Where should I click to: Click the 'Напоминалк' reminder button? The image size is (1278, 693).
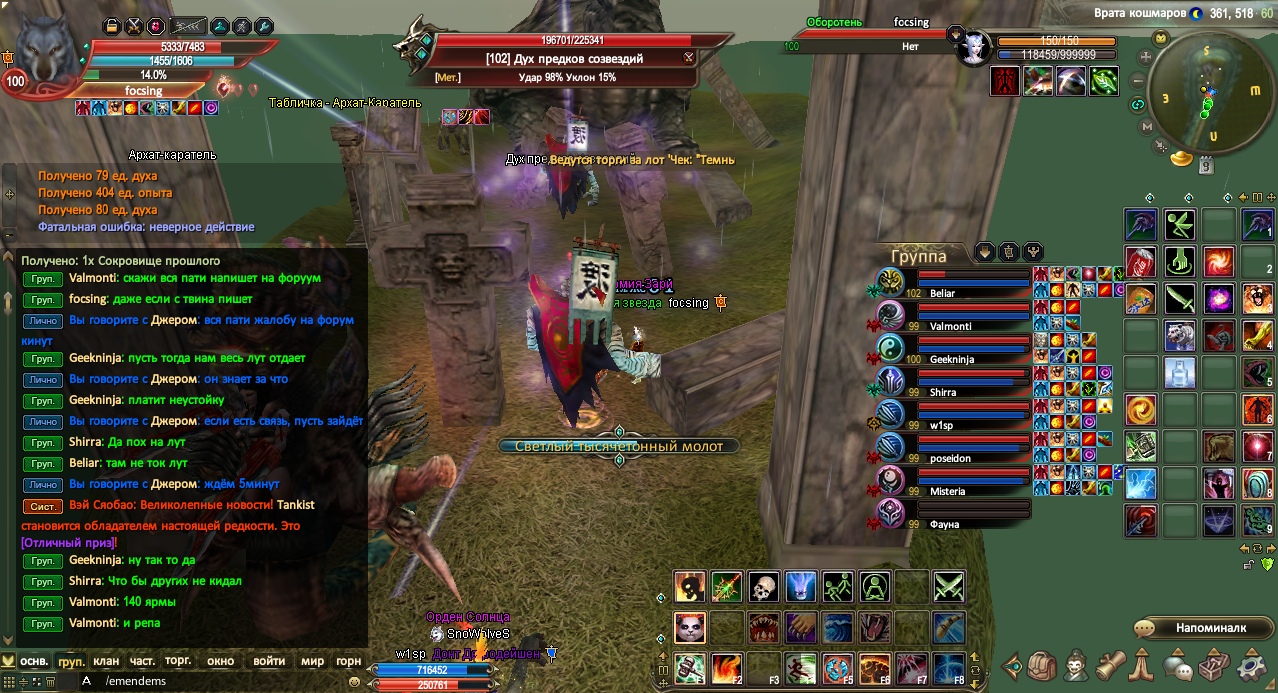[x=1198, y=628]
